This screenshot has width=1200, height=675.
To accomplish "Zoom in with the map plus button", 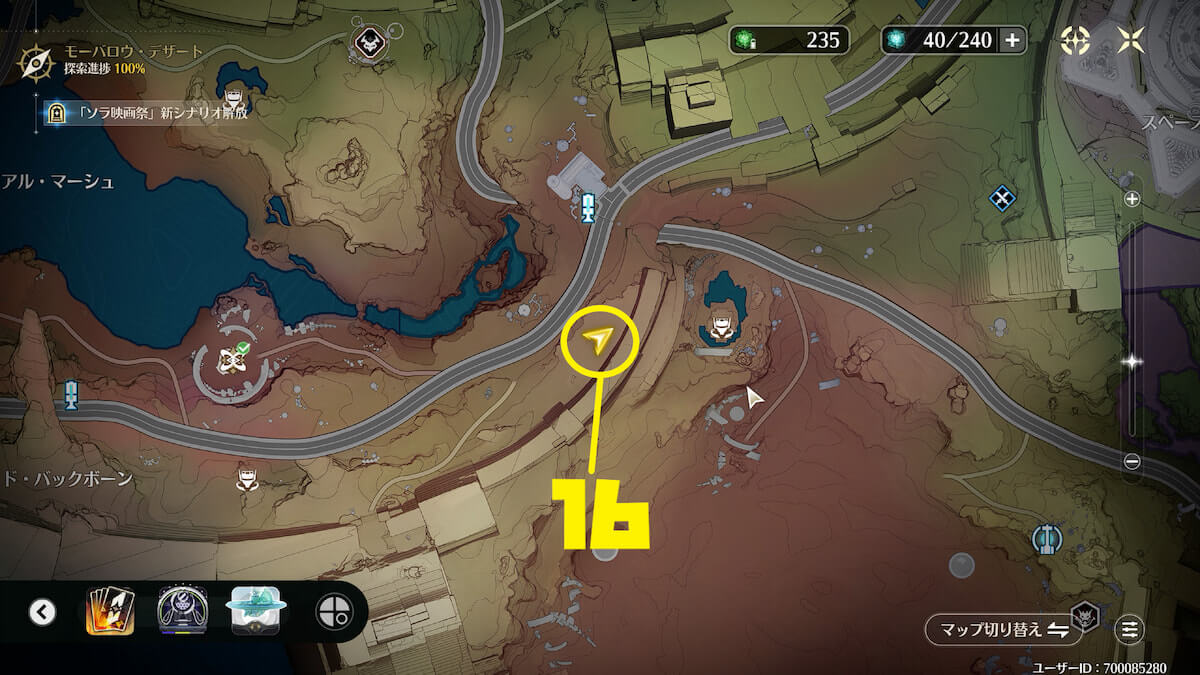I will [1132, 199].
